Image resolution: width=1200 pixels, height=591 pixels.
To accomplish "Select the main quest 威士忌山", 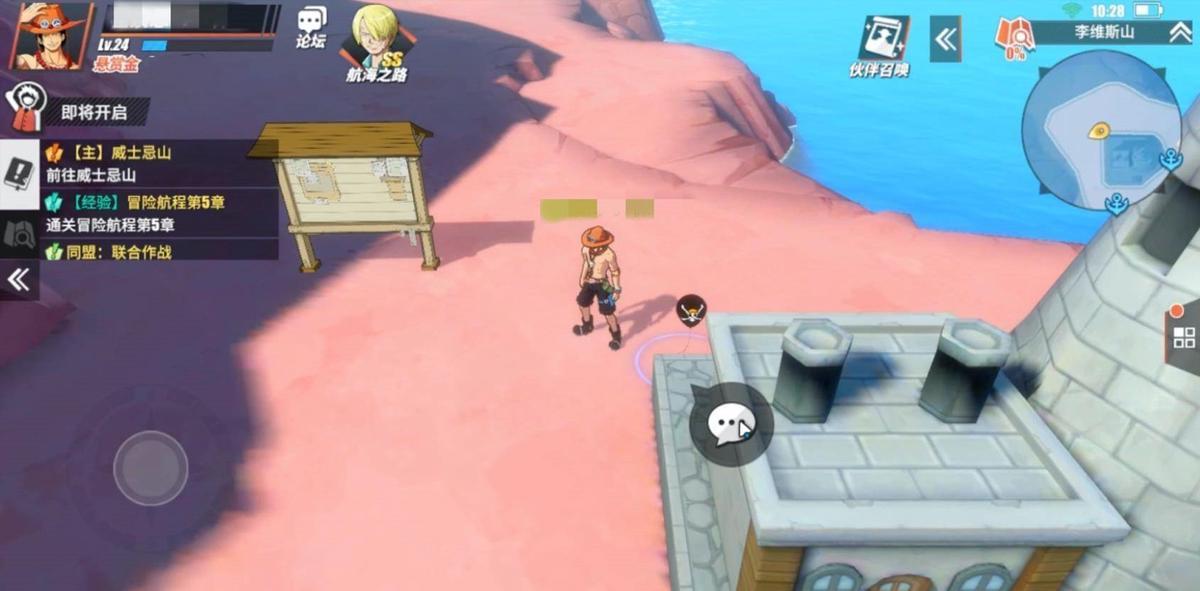I will tap(150, 163).
